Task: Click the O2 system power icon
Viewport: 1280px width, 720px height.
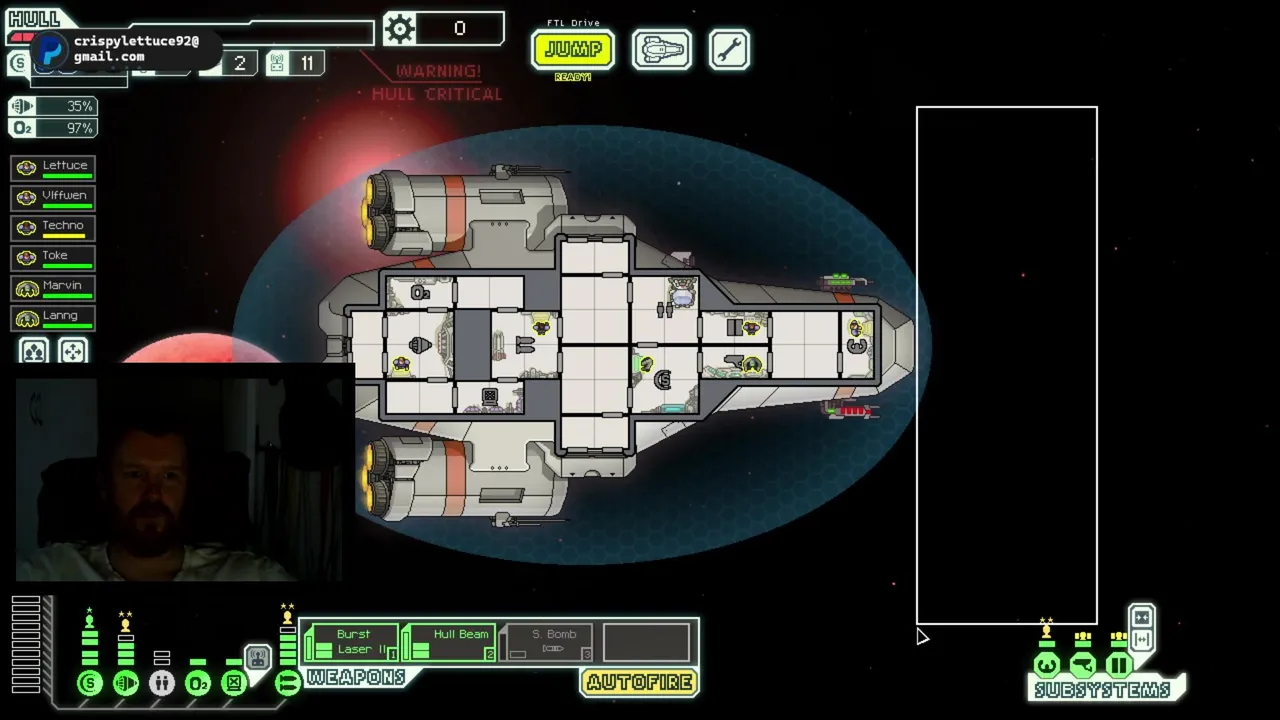Action: (x=198, y=684)
